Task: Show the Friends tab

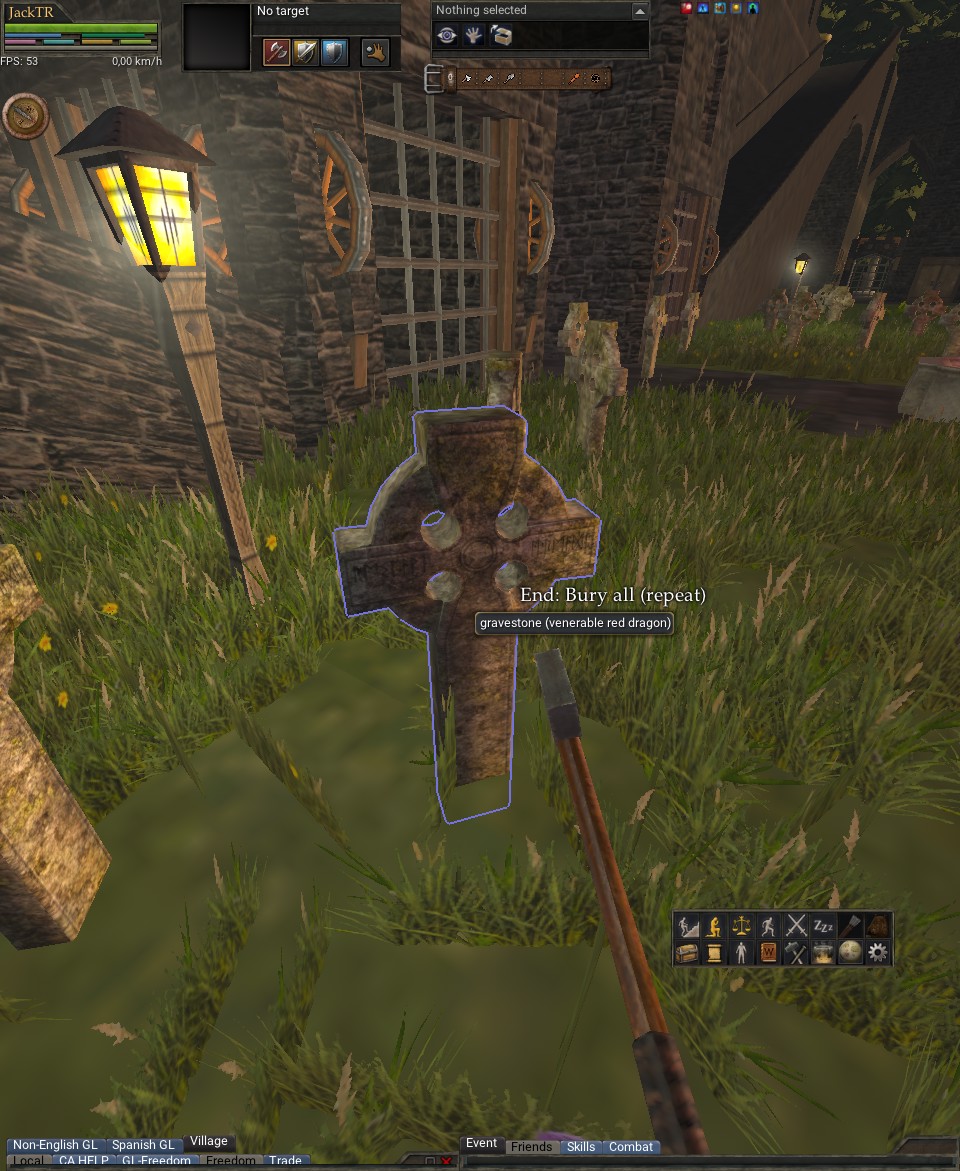Action: click(x=531, y=1147)
